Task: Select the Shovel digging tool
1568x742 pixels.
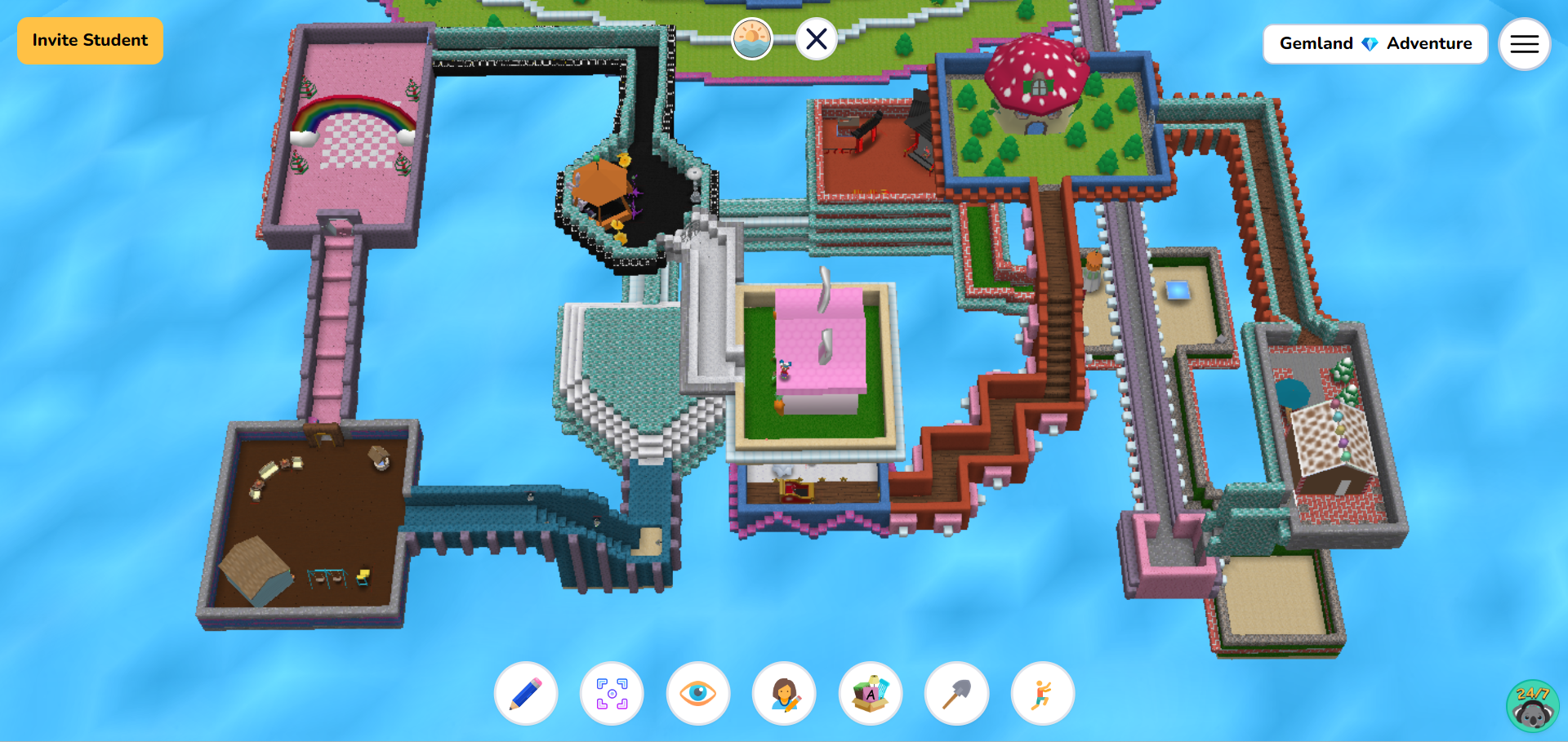Action: click(955, 693)
